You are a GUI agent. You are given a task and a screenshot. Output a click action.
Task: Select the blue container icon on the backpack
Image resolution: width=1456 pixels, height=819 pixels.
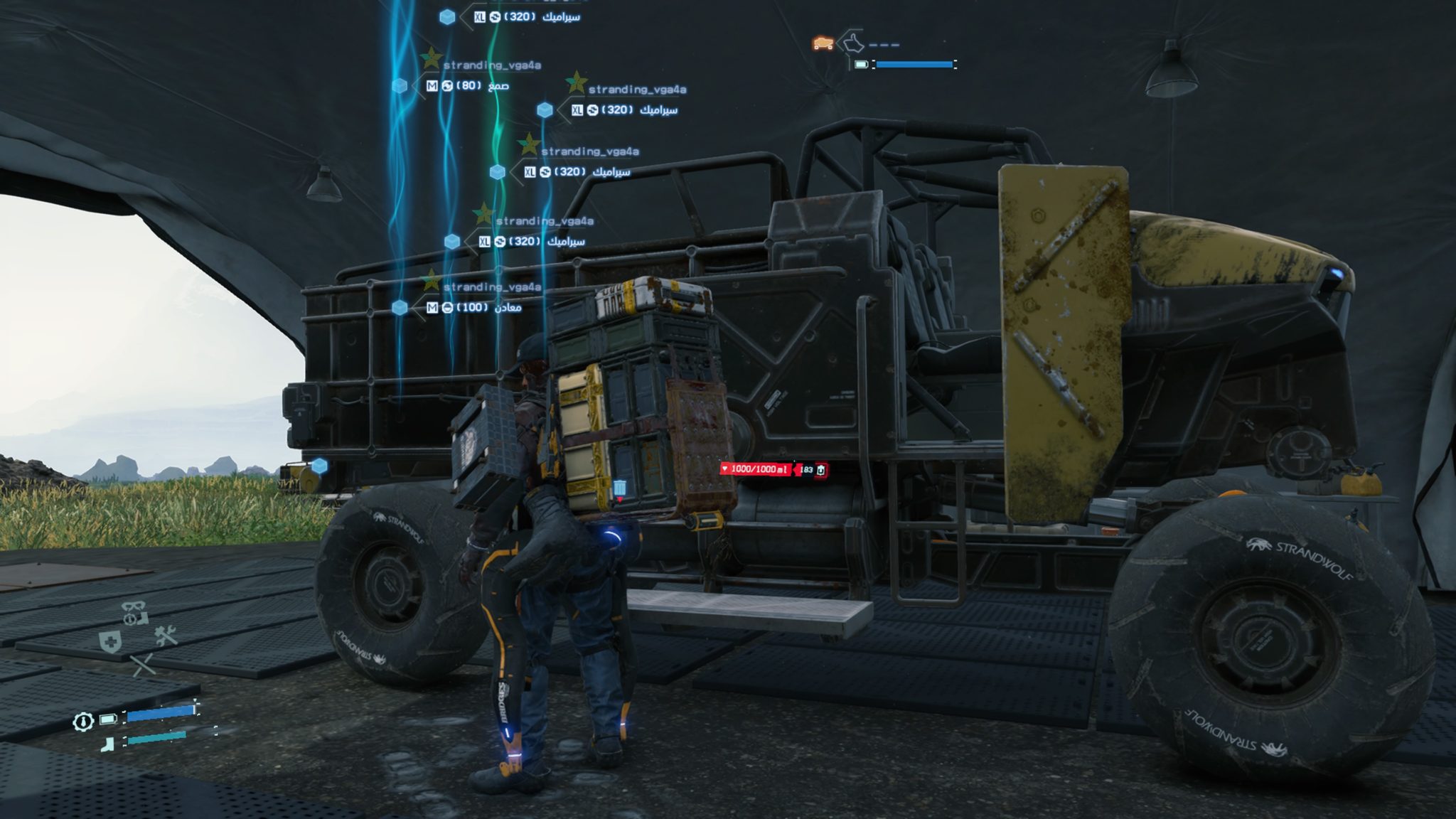620,487
